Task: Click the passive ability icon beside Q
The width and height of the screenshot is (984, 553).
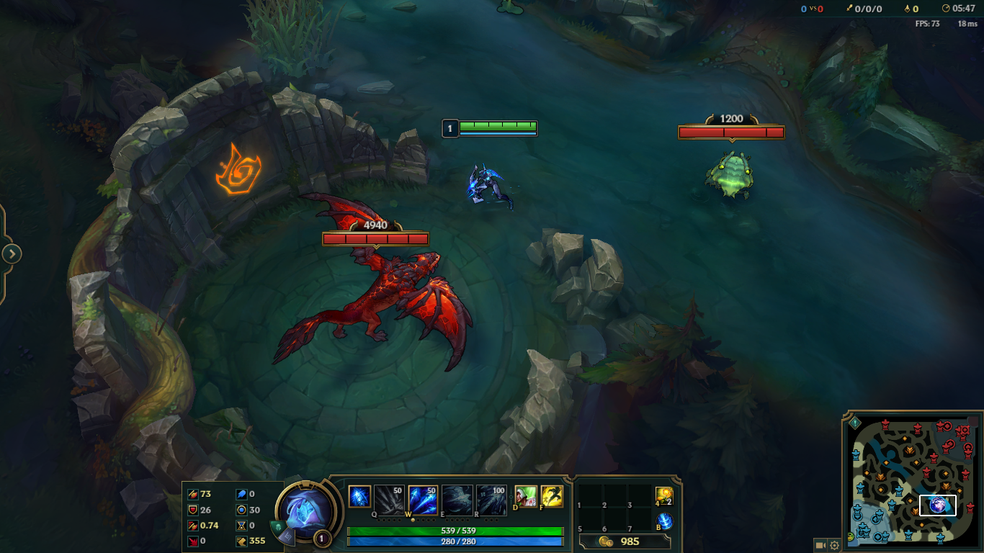Action: click(359, 496)
